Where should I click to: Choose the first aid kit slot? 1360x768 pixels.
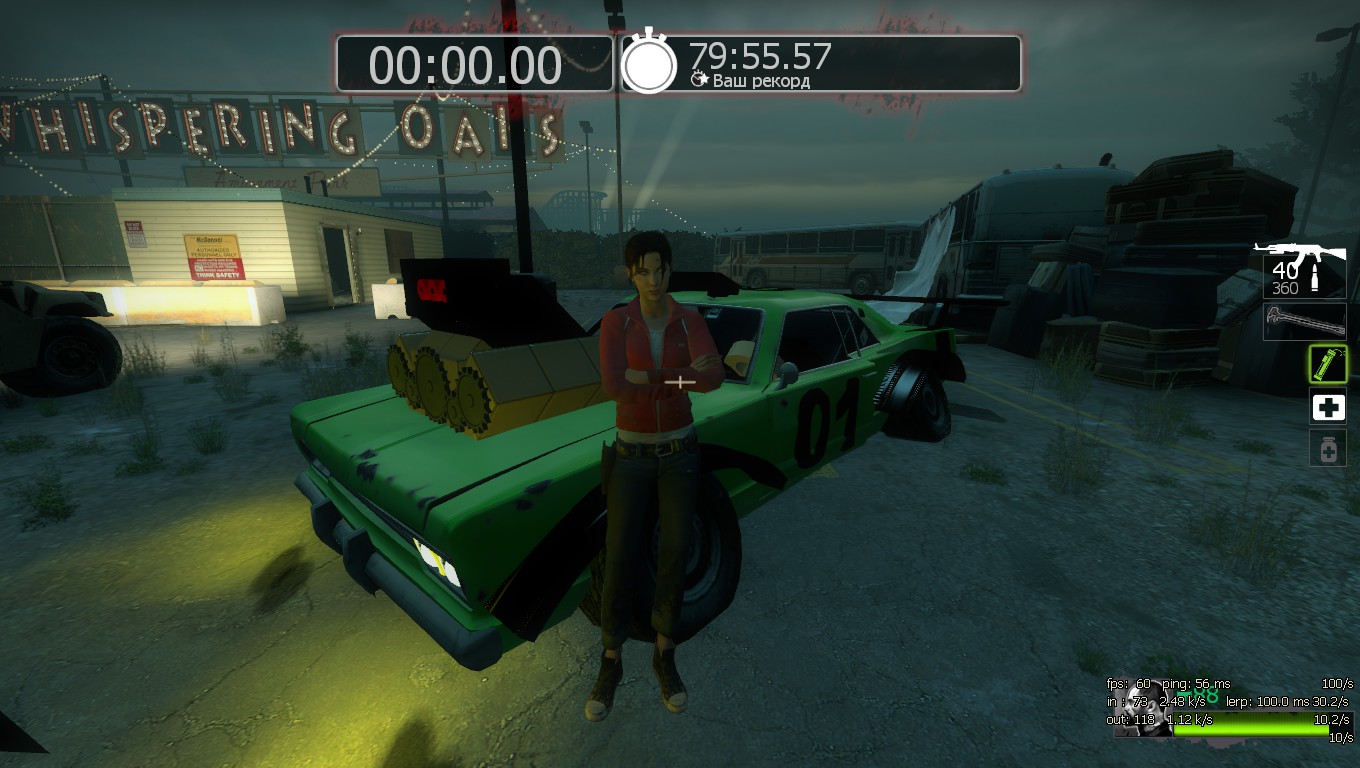(1328, 407)
